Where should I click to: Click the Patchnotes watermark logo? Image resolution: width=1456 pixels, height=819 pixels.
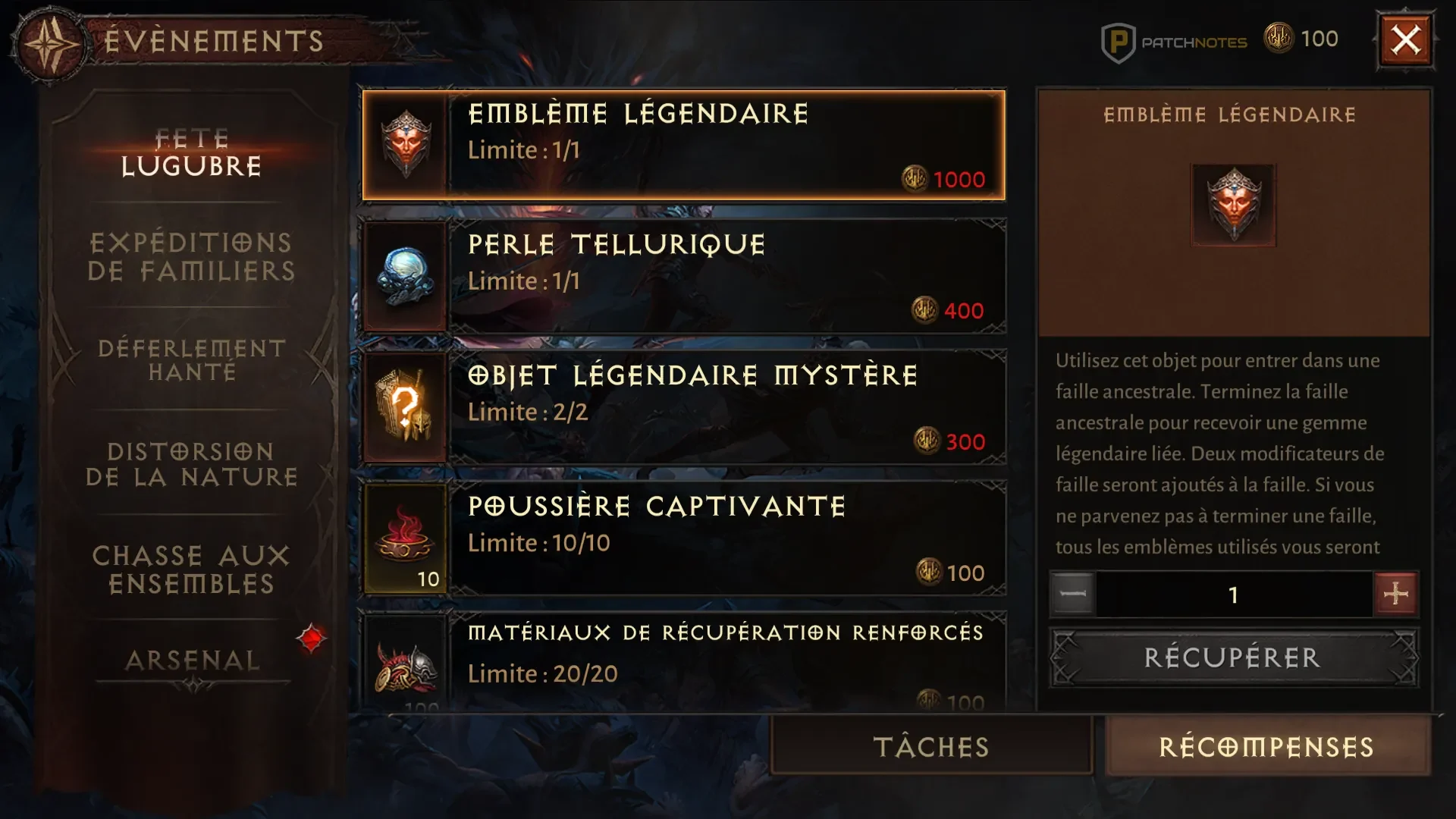point(1174,42)
